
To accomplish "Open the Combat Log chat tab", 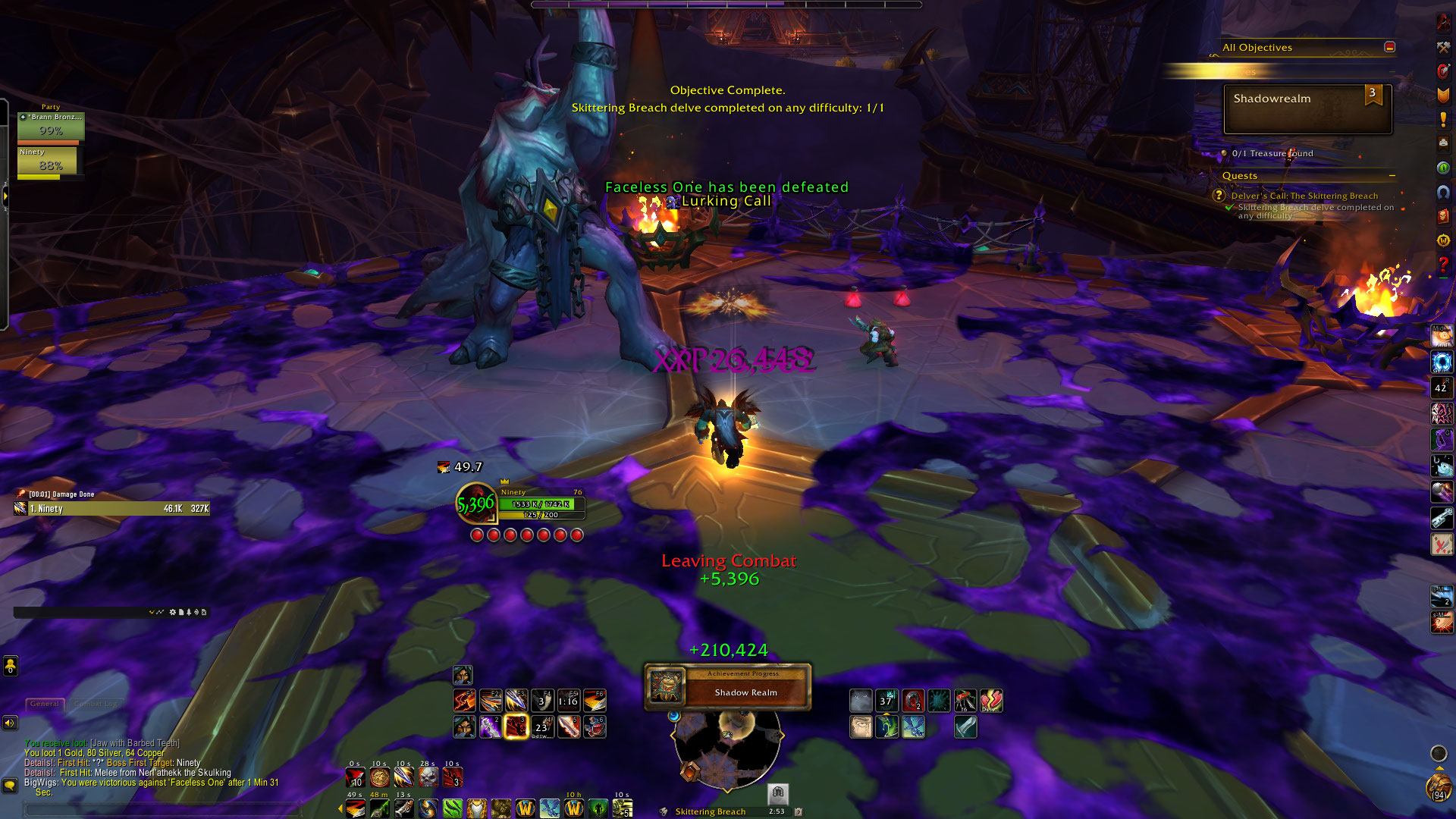I will coord(96,704).
